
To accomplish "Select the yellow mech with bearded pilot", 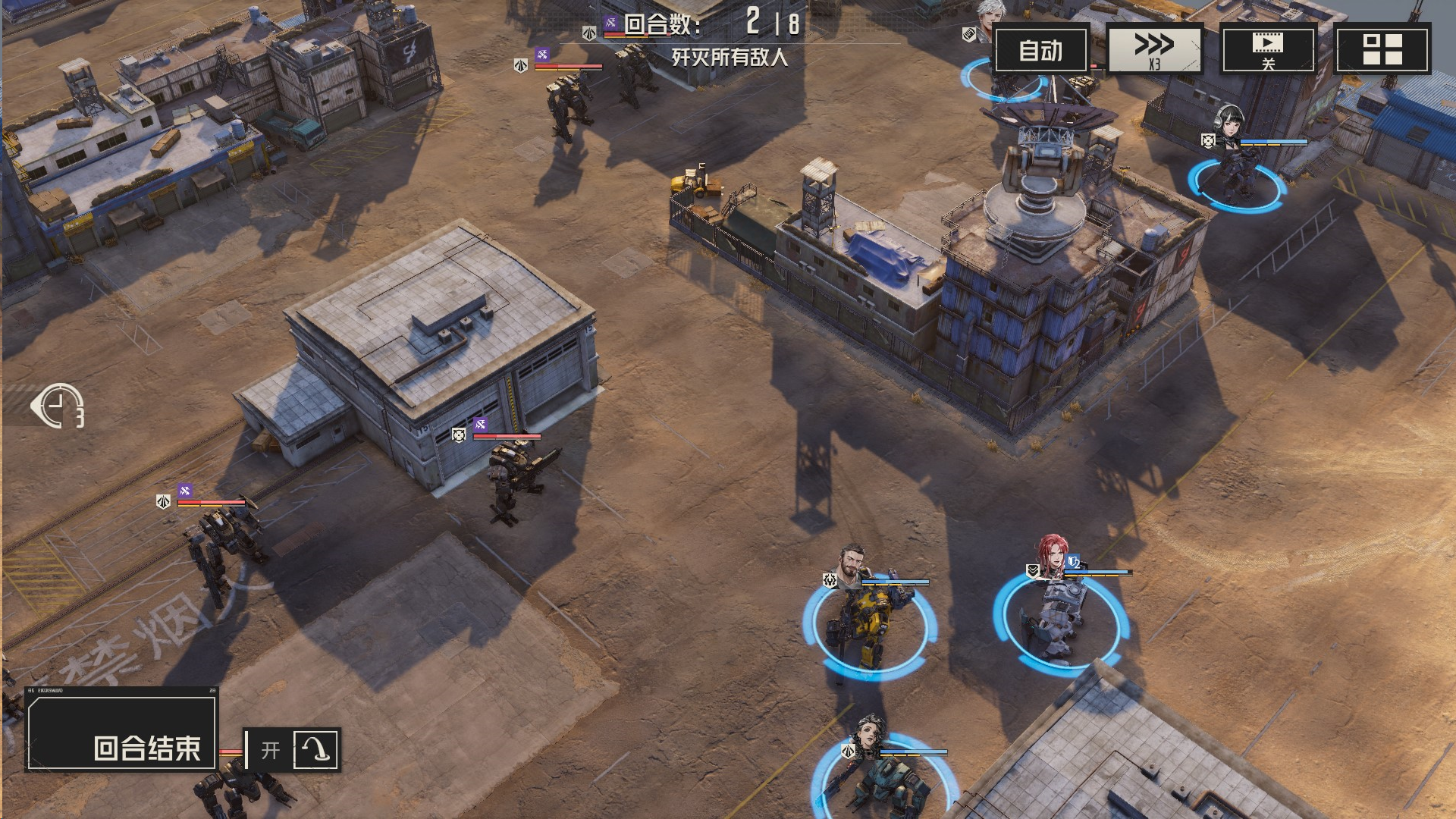I will 869,623.
